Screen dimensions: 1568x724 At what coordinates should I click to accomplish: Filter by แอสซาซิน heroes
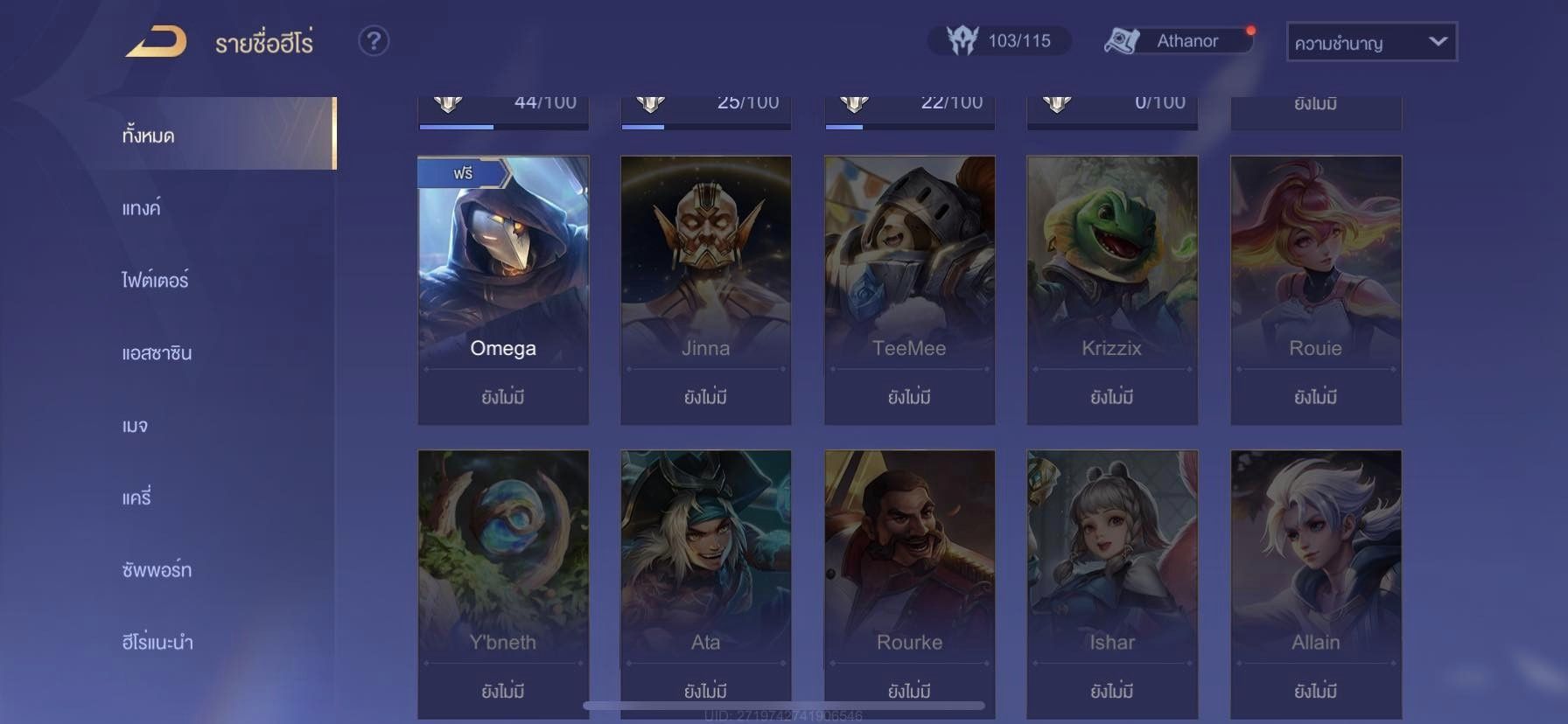pos(157,353)
